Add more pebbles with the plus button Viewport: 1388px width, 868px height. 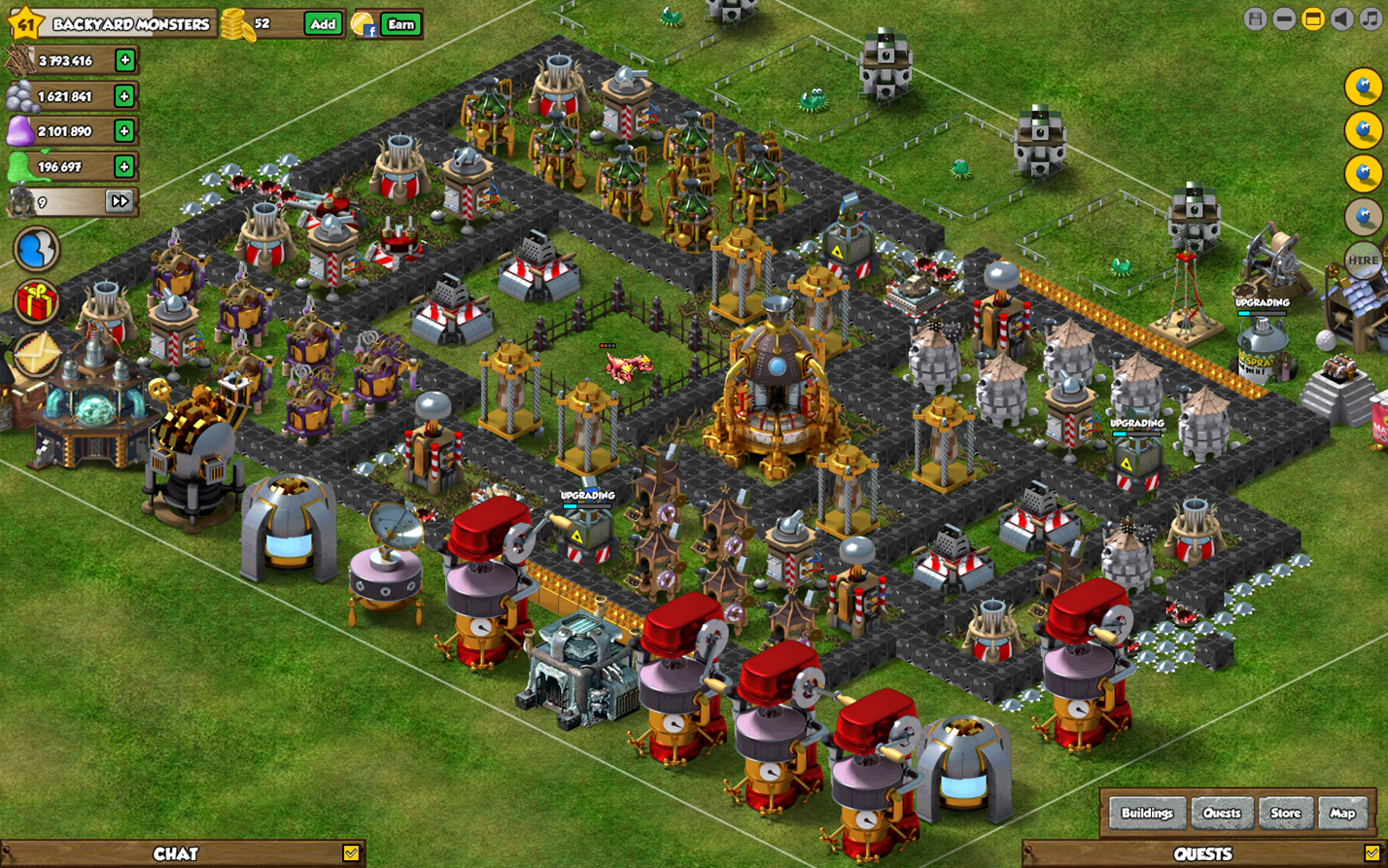pyautogui.click(x=124, y=95)
